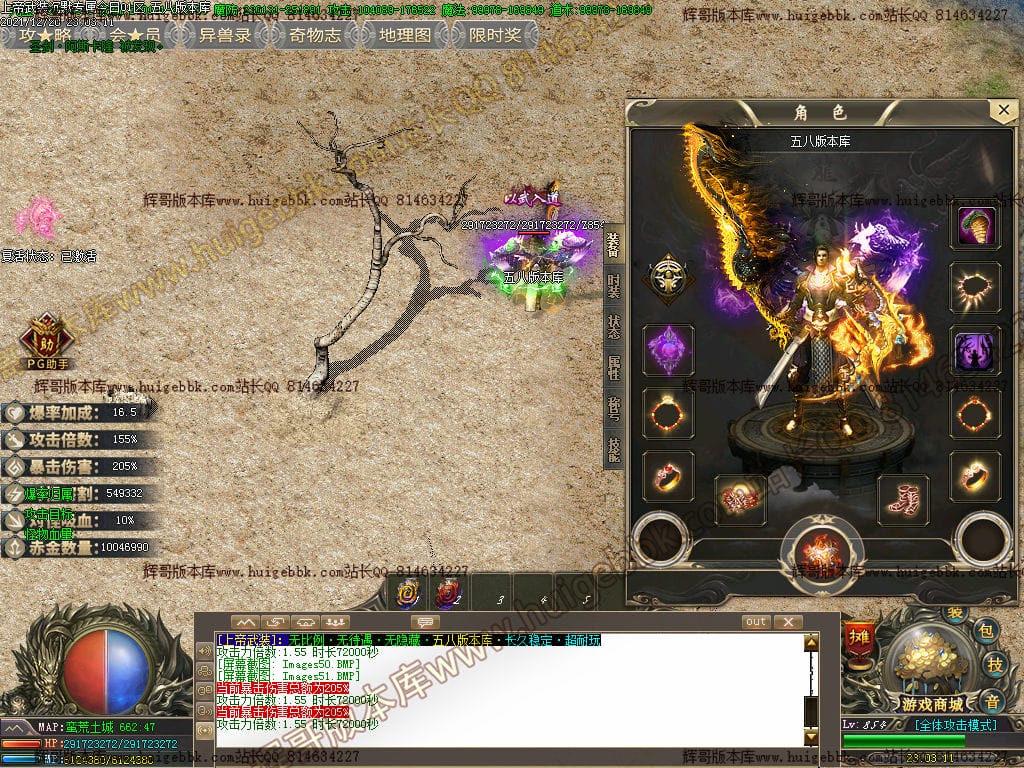Image resolution: width=1024 pixels, height=768 pixels.
Task: Switch to the 状态 status tab
Action: pyautogui.click(x=614, y=327)
